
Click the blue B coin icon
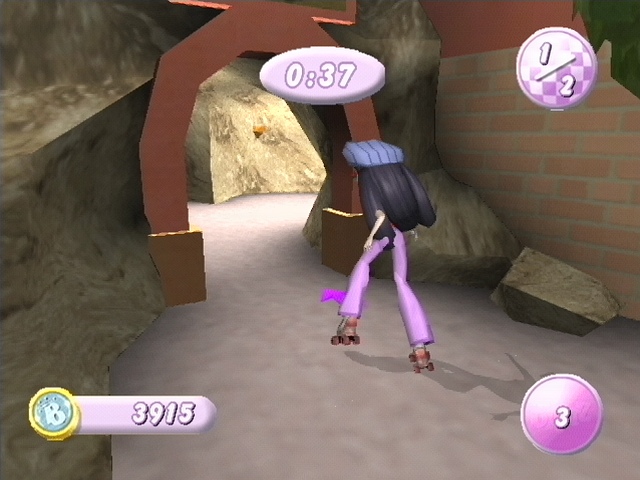(x=53, y=413)
